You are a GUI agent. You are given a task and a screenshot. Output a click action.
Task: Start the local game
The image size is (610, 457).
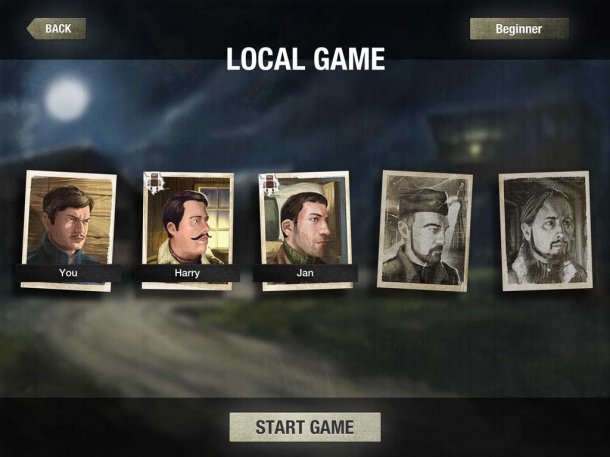[x=304, y=427]
